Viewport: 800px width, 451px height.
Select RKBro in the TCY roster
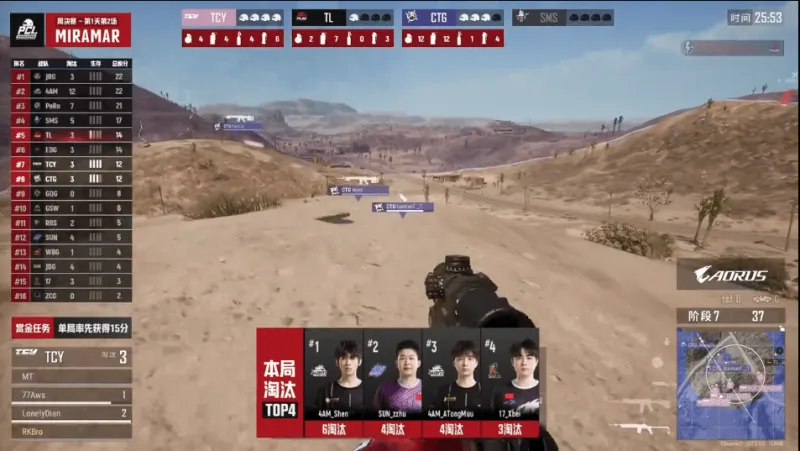point(70,431)
